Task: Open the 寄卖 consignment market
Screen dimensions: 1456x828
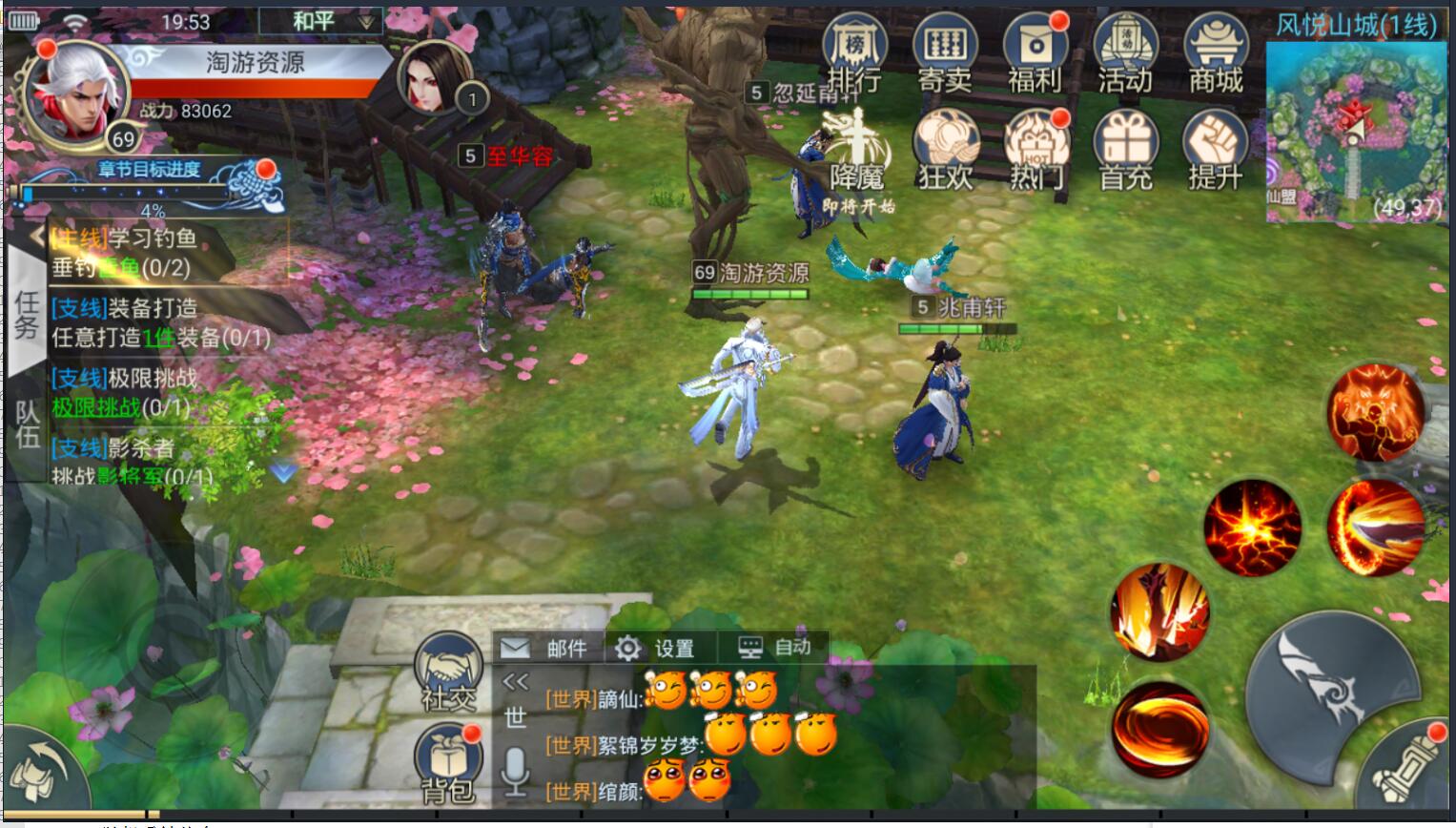Action: pyautogui.click(x=944, y=53)
